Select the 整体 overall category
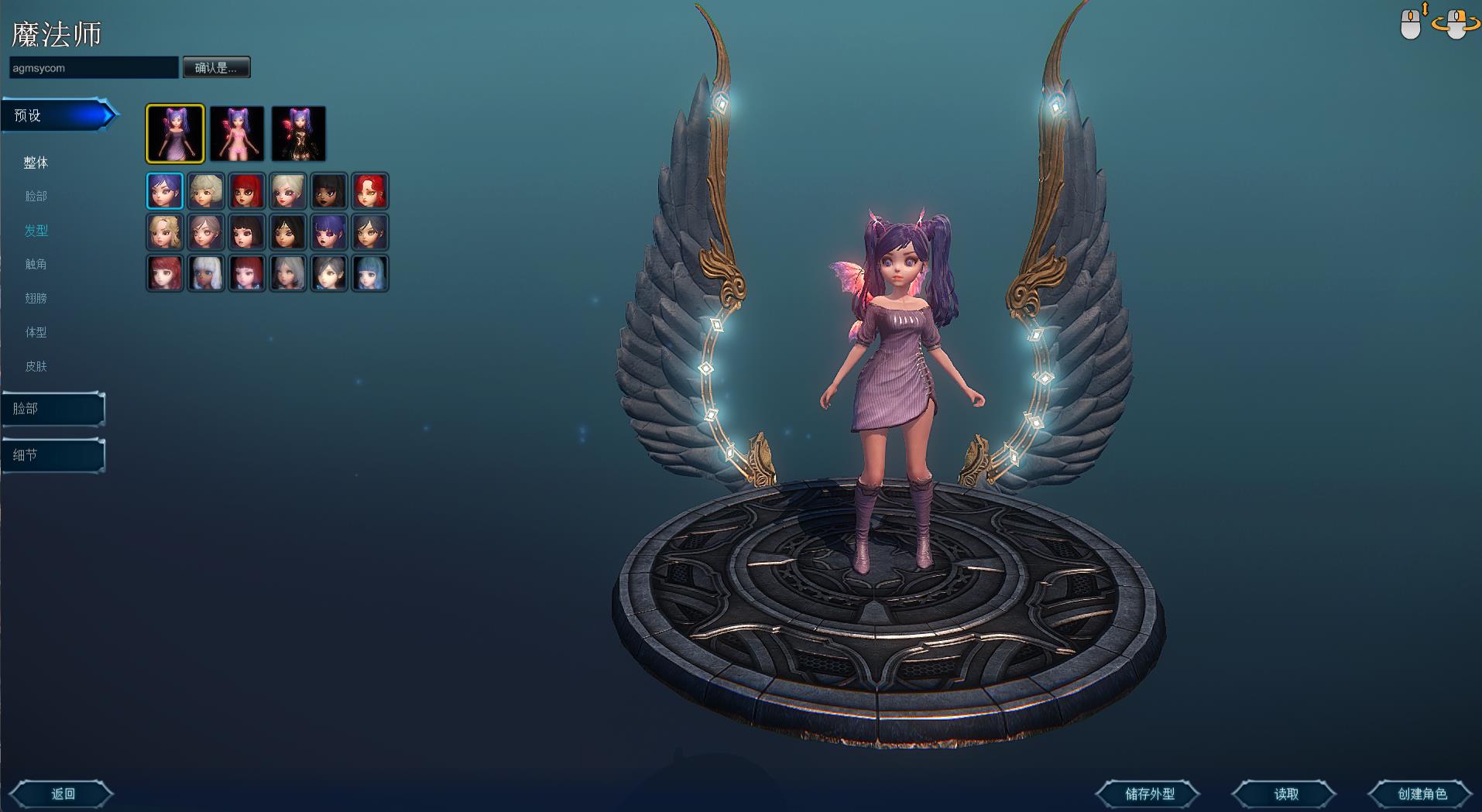1482x812 pixels. click(x=36, y=163)
